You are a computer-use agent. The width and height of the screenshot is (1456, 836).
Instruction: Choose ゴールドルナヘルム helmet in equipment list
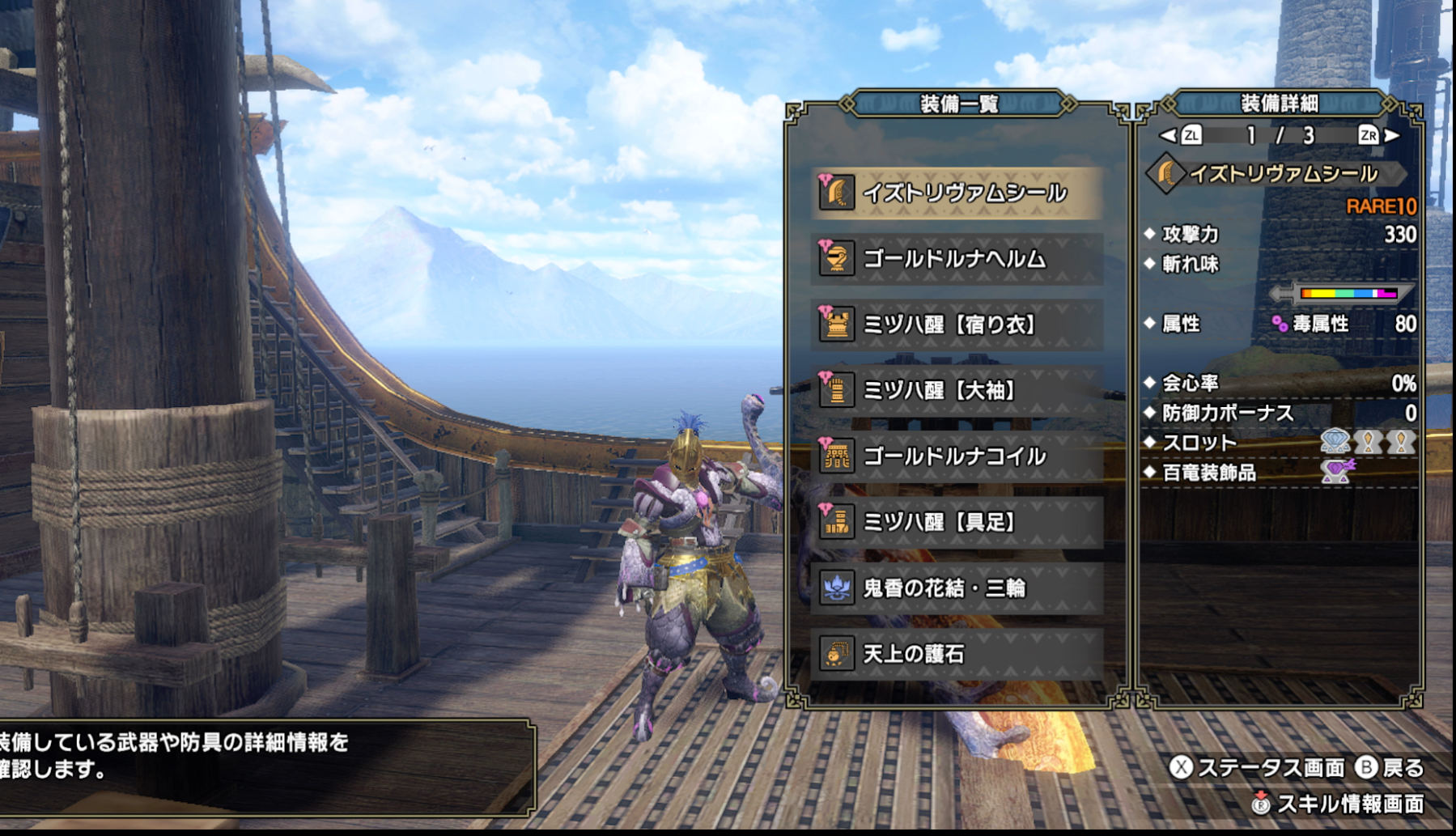tap(957, 259)
